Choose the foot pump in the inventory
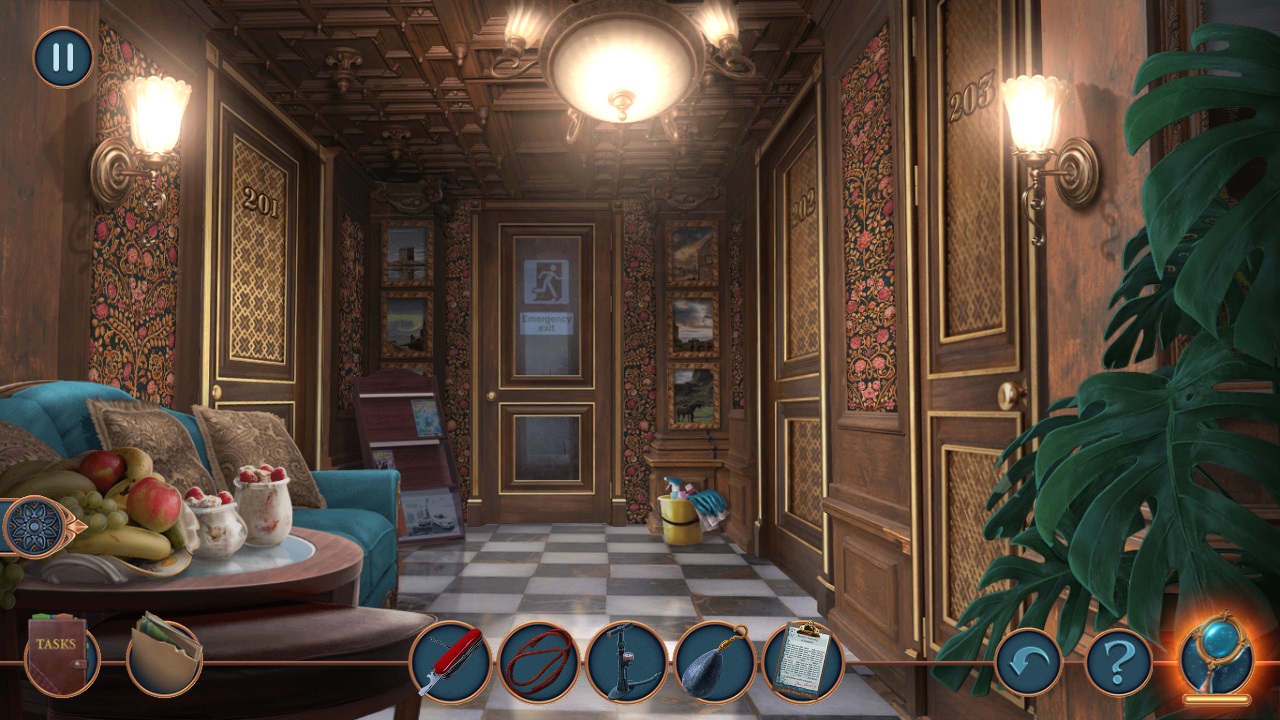Viewport: 1280px width, 720px height. [x=627, y=661]
